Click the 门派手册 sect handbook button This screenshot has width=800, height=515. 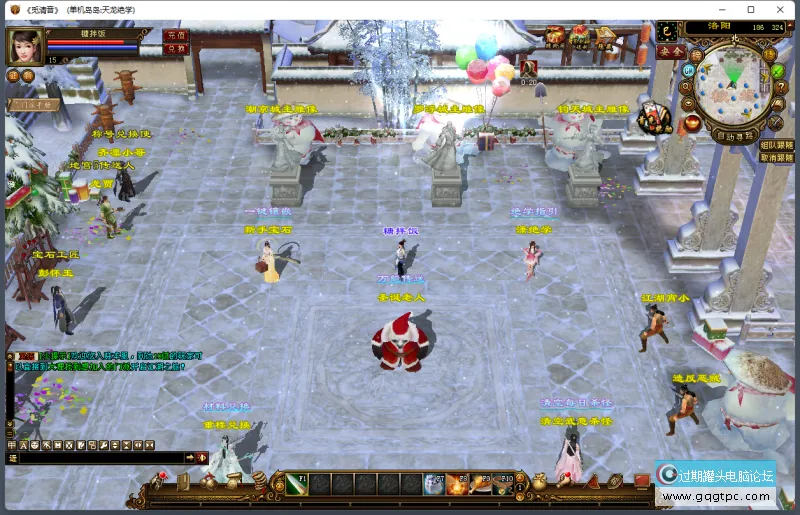point(34,104)
